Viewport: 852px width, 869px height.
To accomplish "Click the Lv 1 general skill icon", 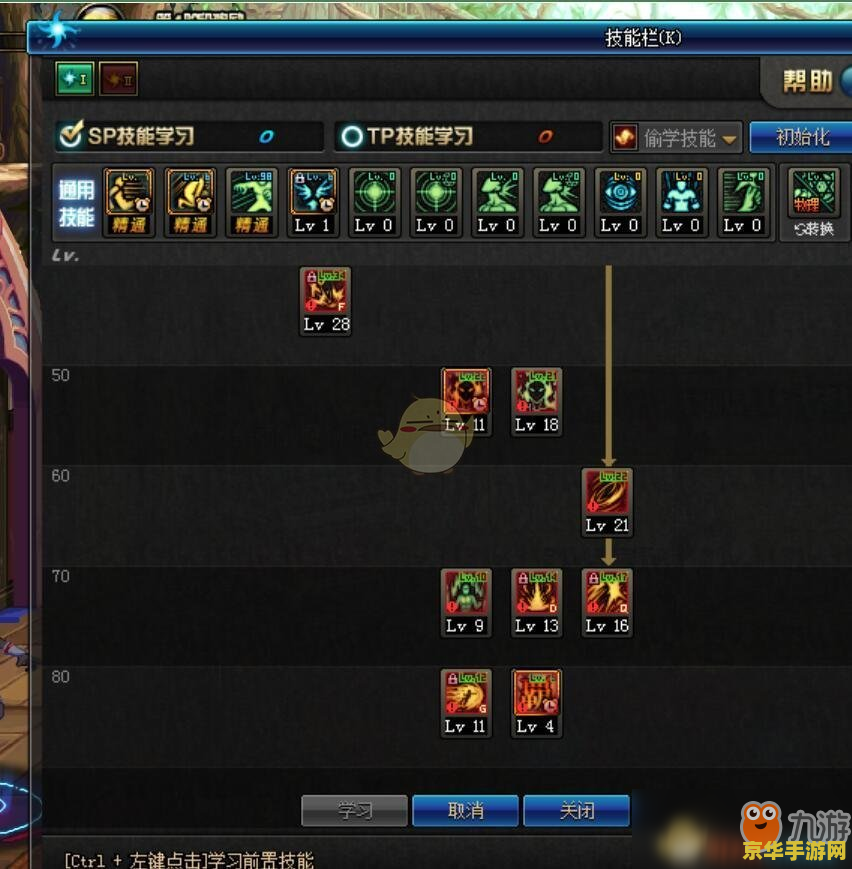I will (312, 194).
